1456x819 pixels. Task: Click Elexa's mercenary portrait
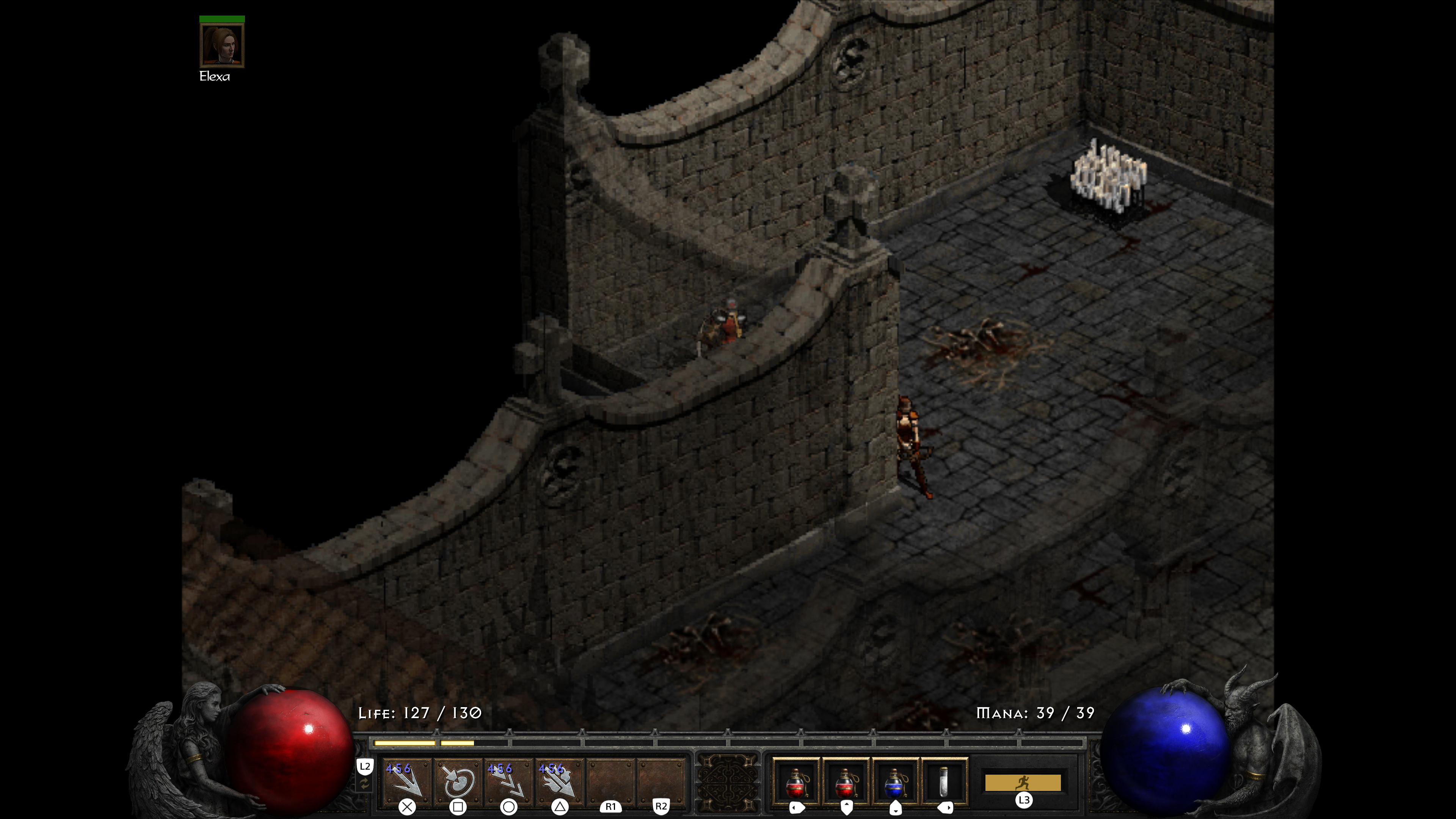click(x=222, y=45)
